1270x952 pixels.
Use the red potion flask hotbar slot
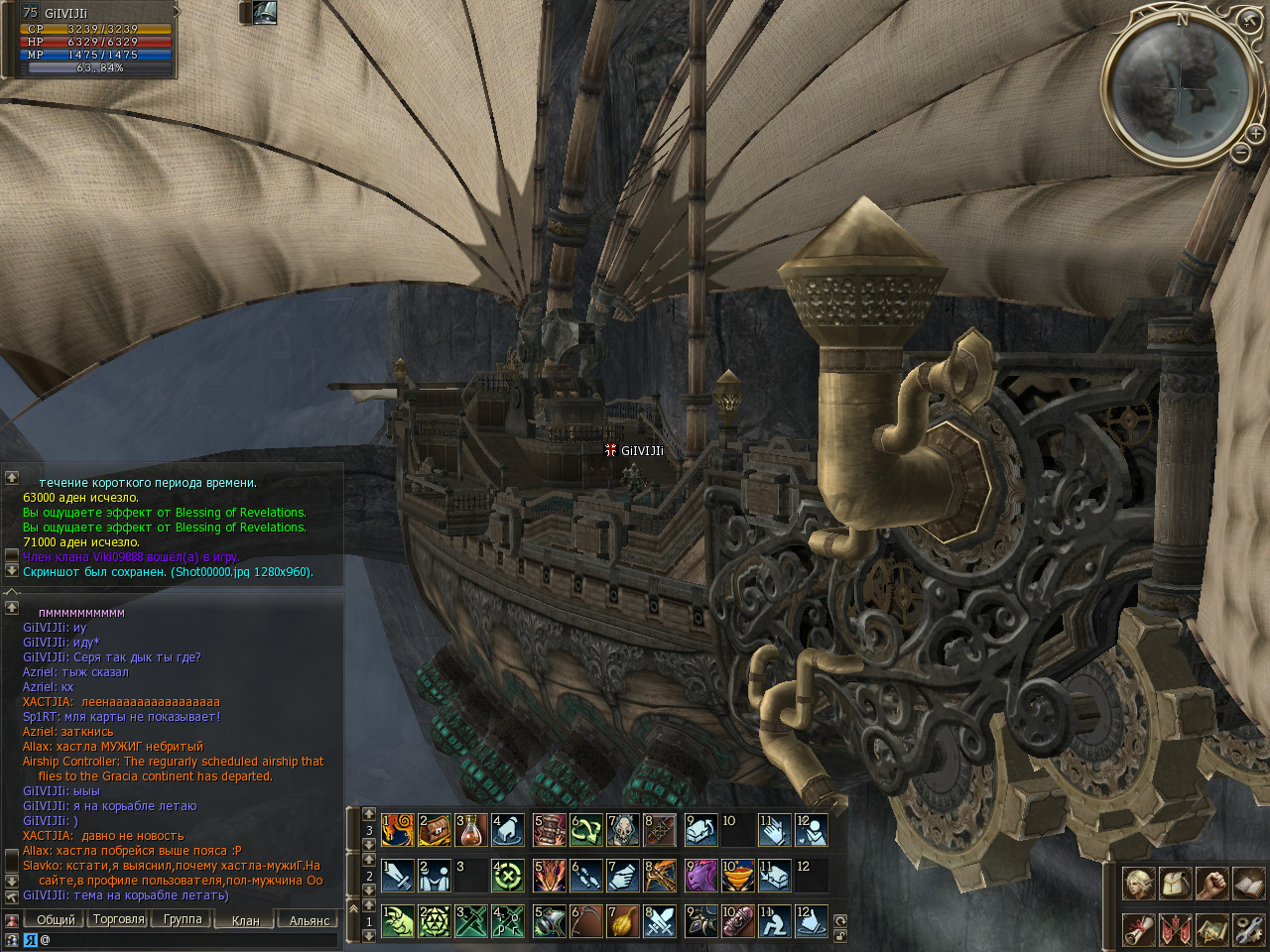[471, 830]
